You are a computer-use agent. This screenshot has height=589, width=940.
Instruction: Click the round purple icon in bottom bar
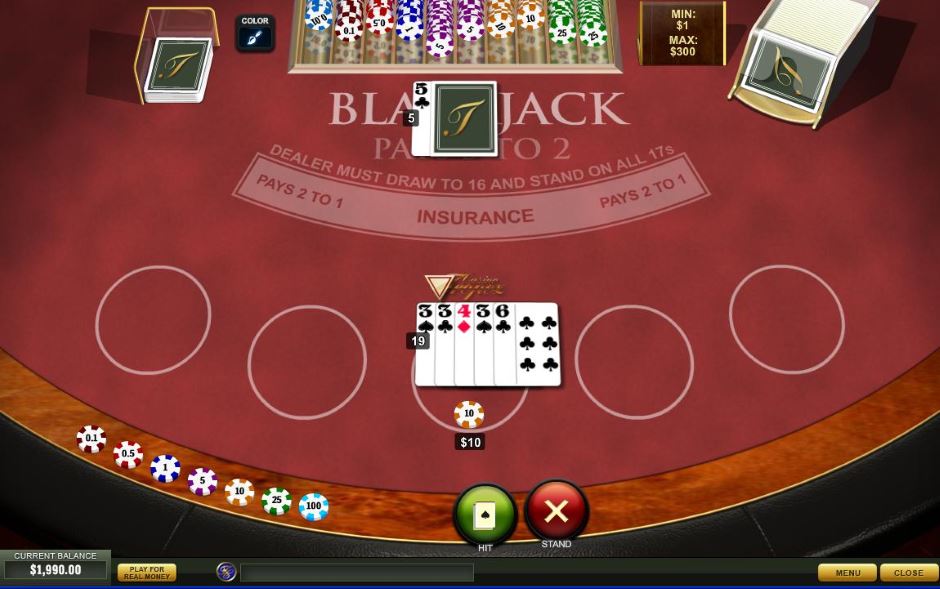[x=227, y=571]
